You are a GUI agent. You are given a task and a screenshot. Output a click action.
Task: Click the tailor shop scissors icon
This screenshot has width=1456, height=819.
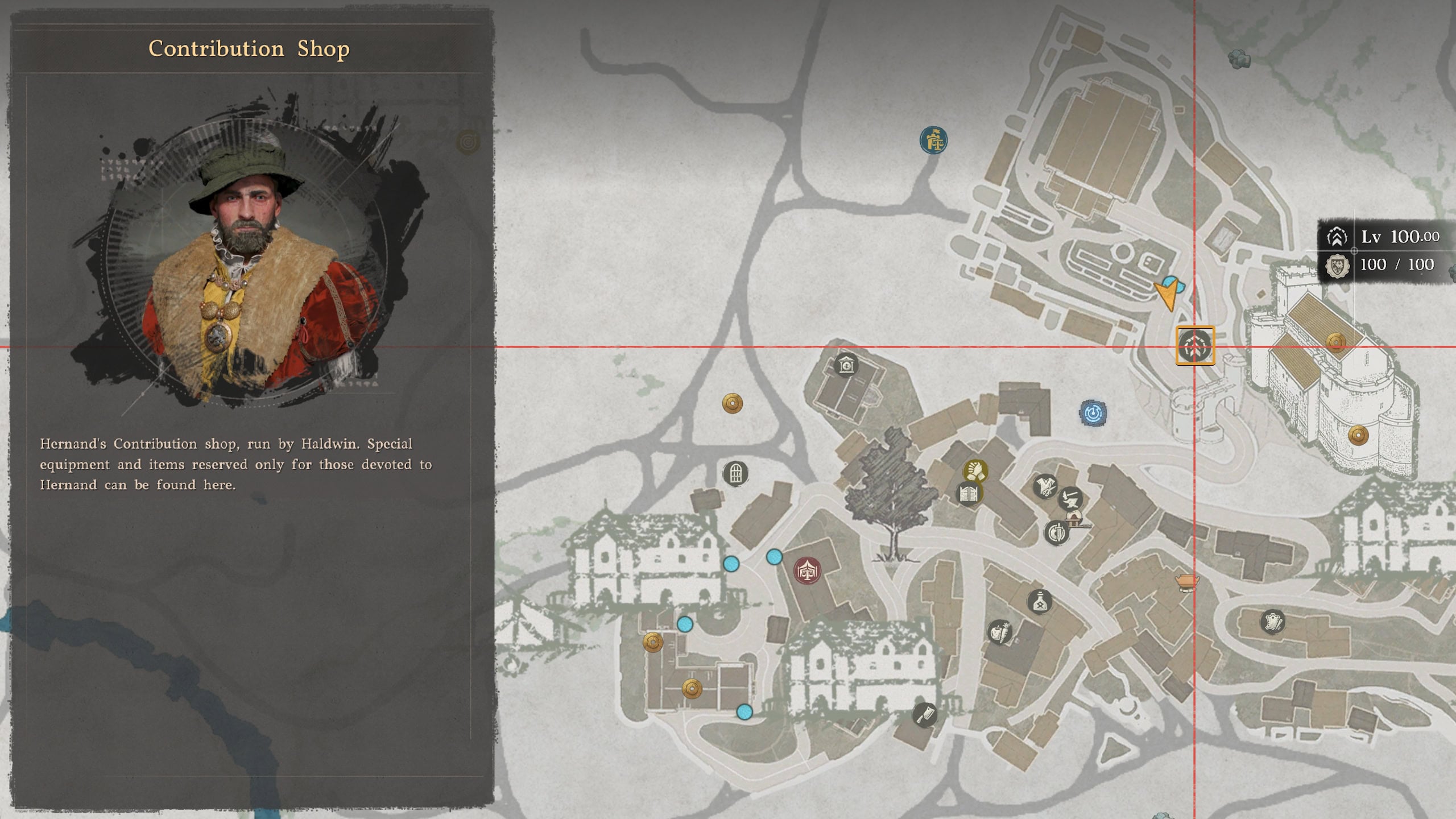[x=1045, y=487]
